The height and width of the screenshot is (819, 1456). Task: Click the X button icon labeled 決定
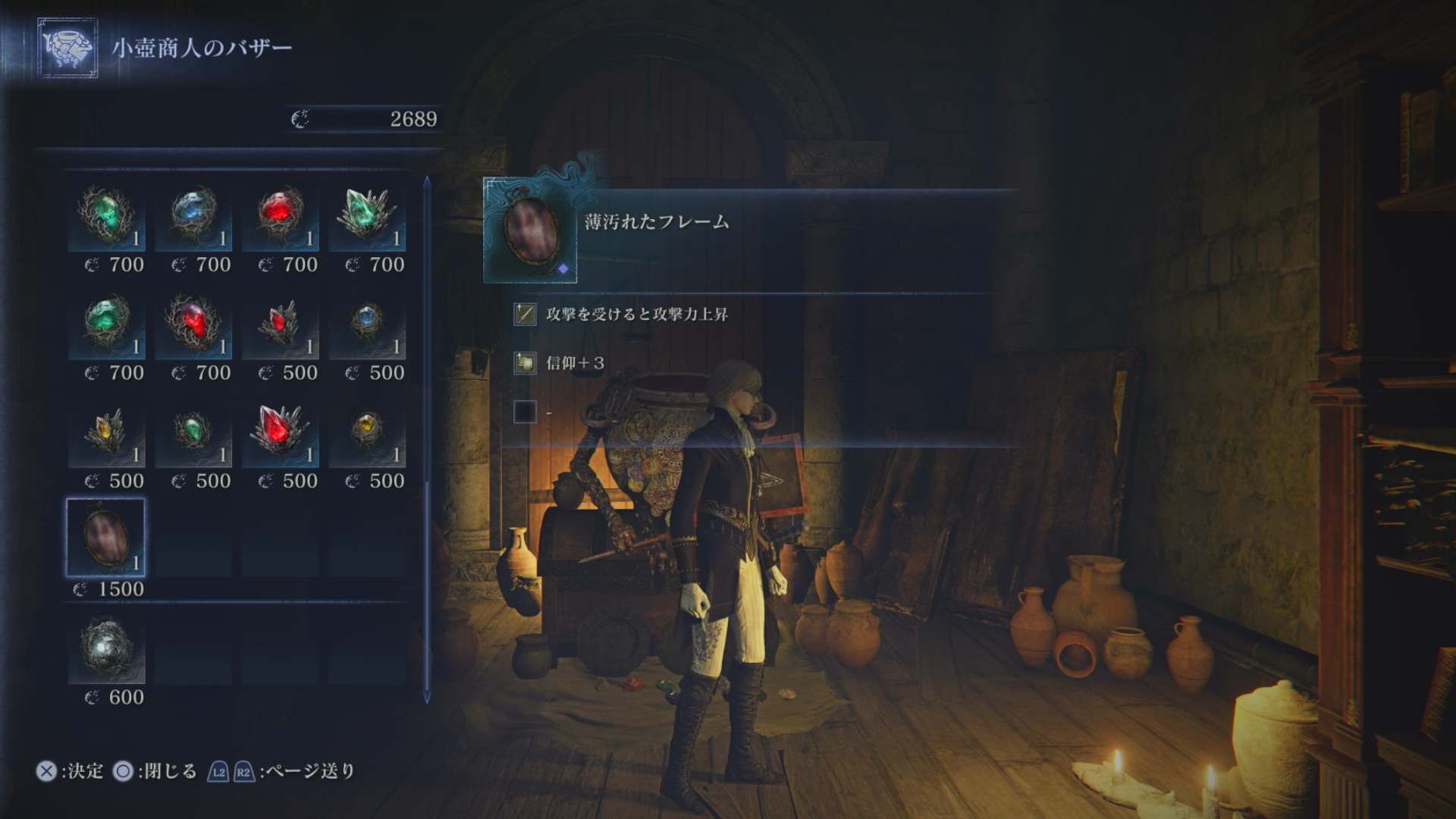point(47,771)
